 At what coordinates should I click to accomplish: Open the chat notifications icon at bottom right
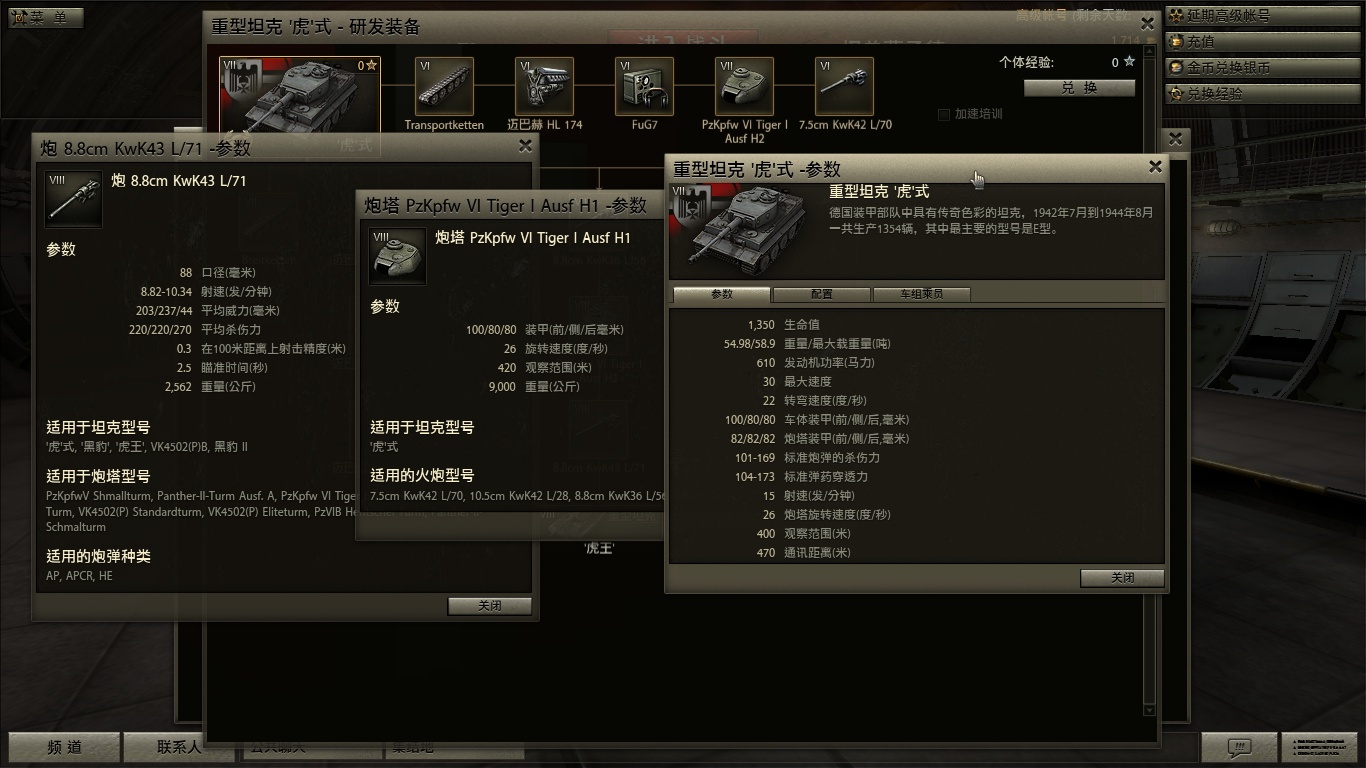1238,747
